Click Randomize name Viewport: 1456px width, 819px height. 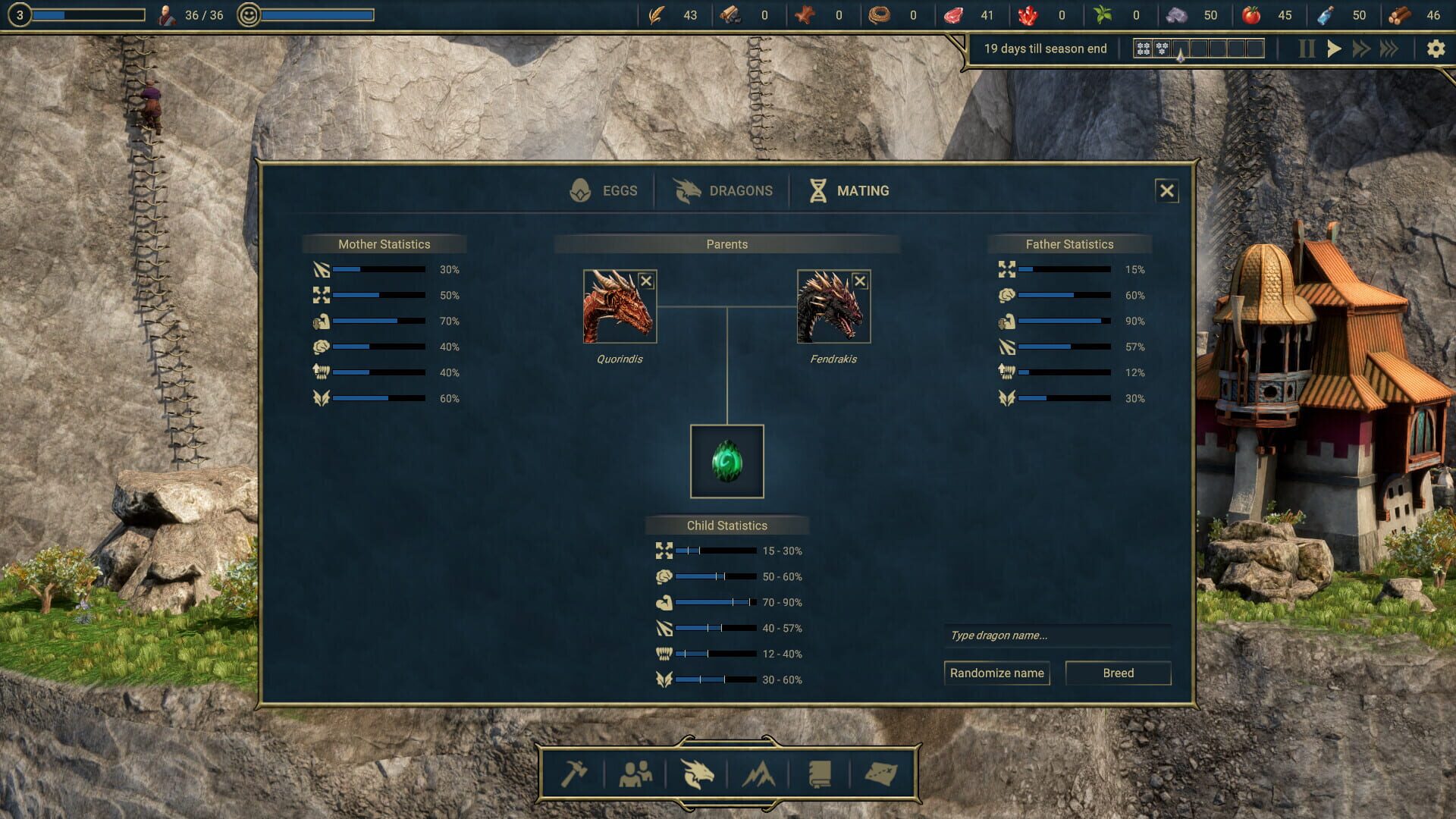click(996, 673)
